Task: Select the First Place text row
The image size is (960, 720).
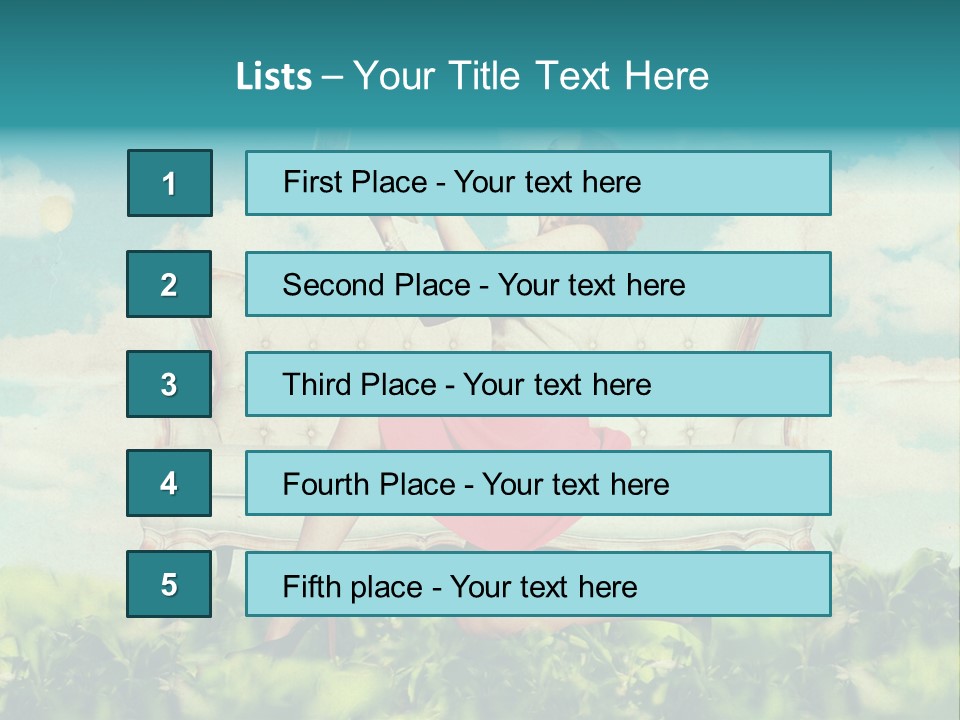Action: click(x=538, y=183)
